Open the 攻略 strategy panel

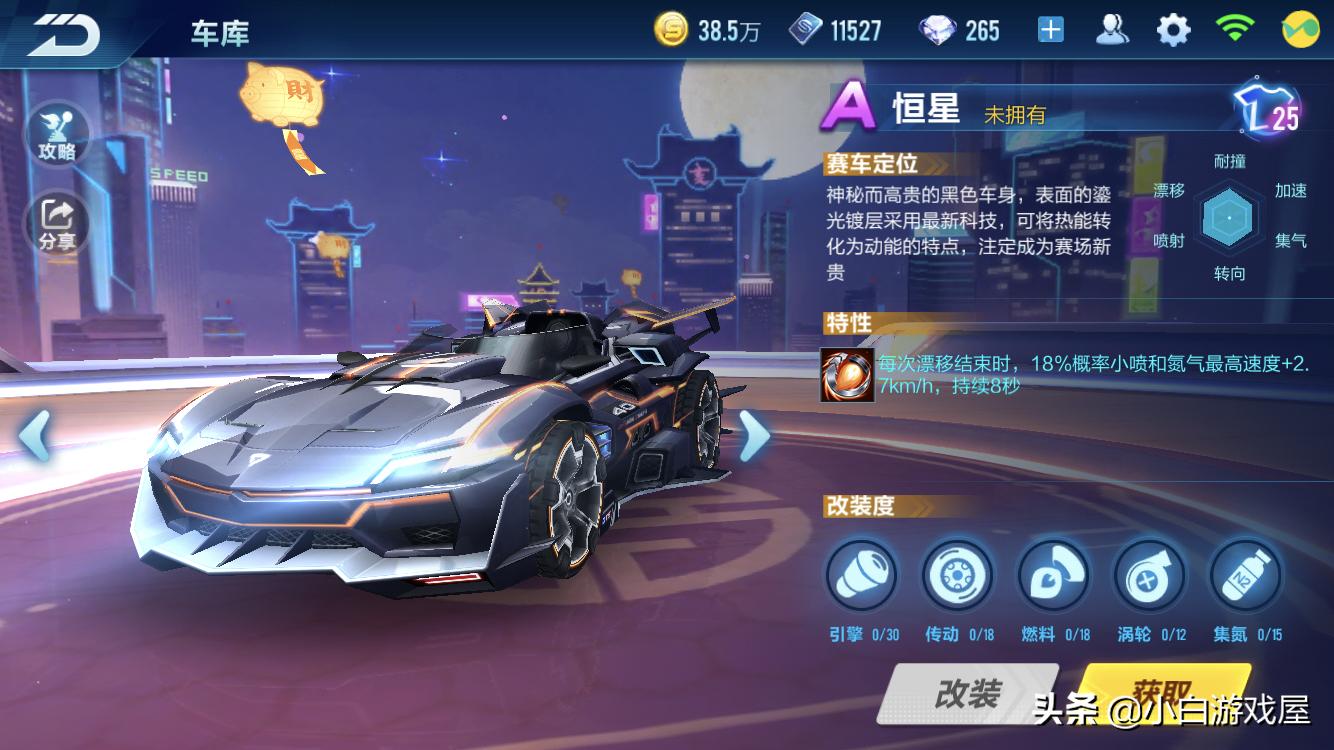(57, 135)
